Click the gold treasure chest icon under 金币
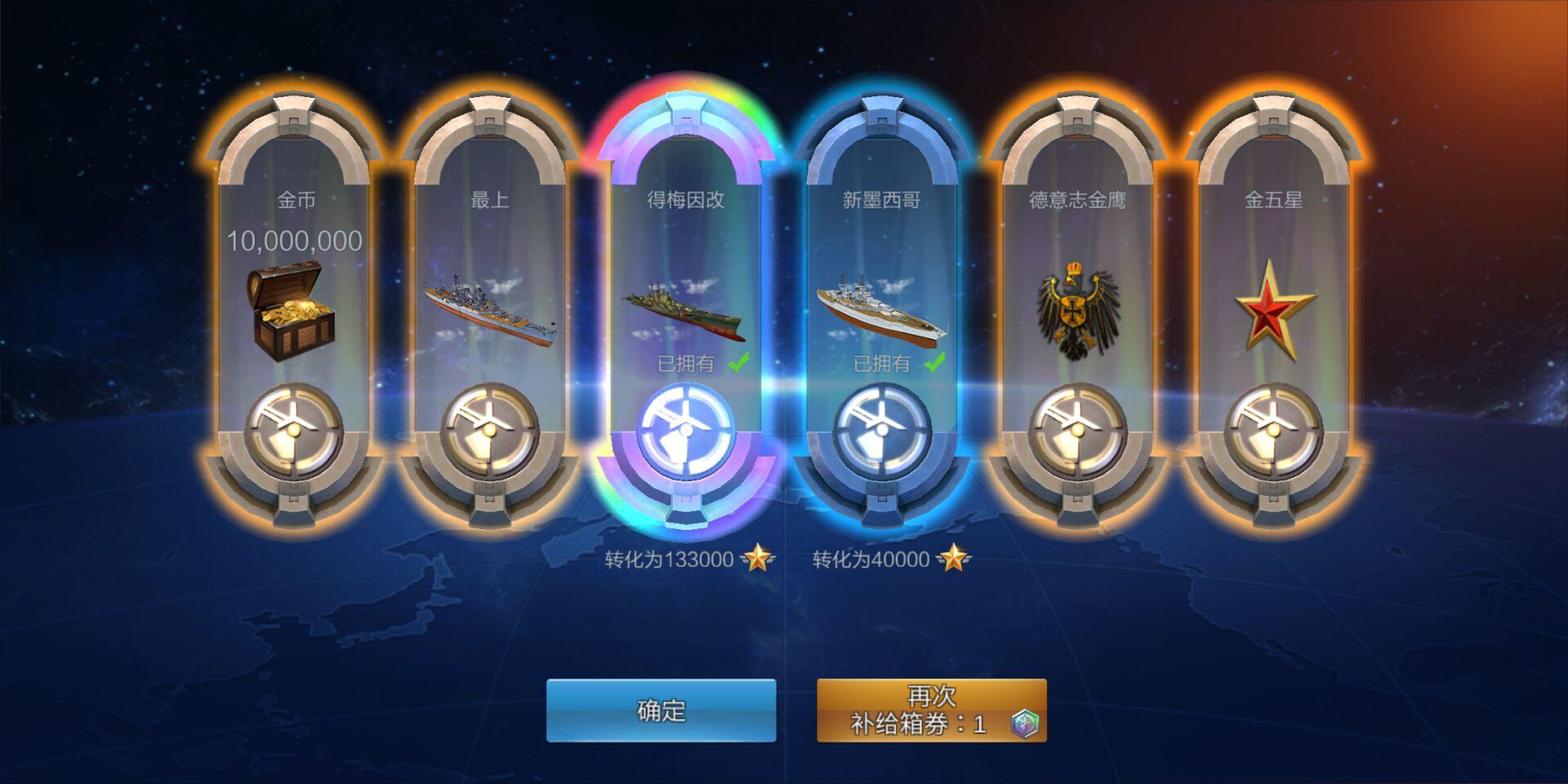The width and height of the screenshot is (1568, 784). [x=292, y=306]
